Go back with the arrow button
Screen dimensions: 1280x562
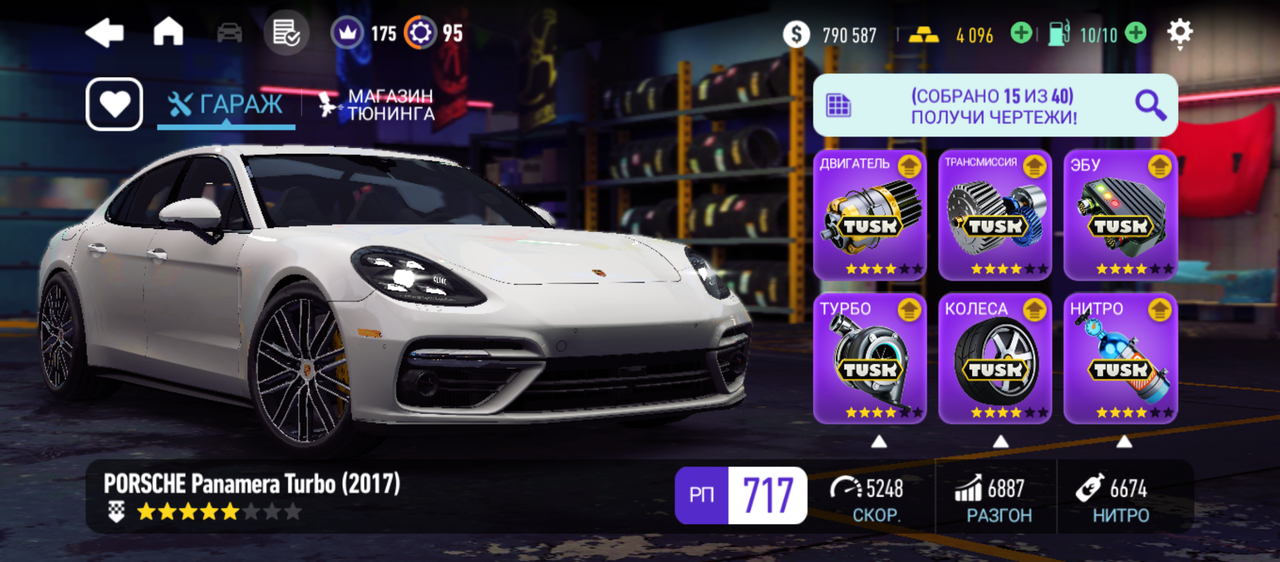(104, 33)
